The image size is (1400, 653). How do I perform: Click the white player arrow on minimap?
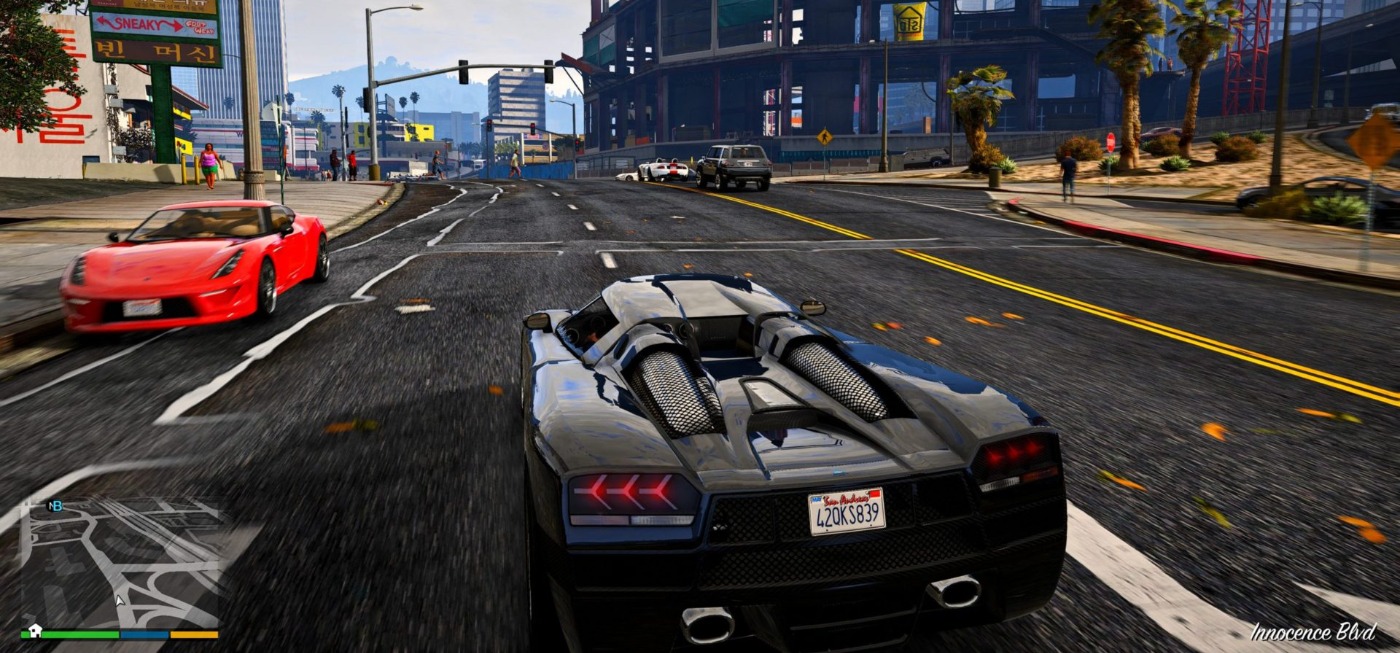(120, 600)
